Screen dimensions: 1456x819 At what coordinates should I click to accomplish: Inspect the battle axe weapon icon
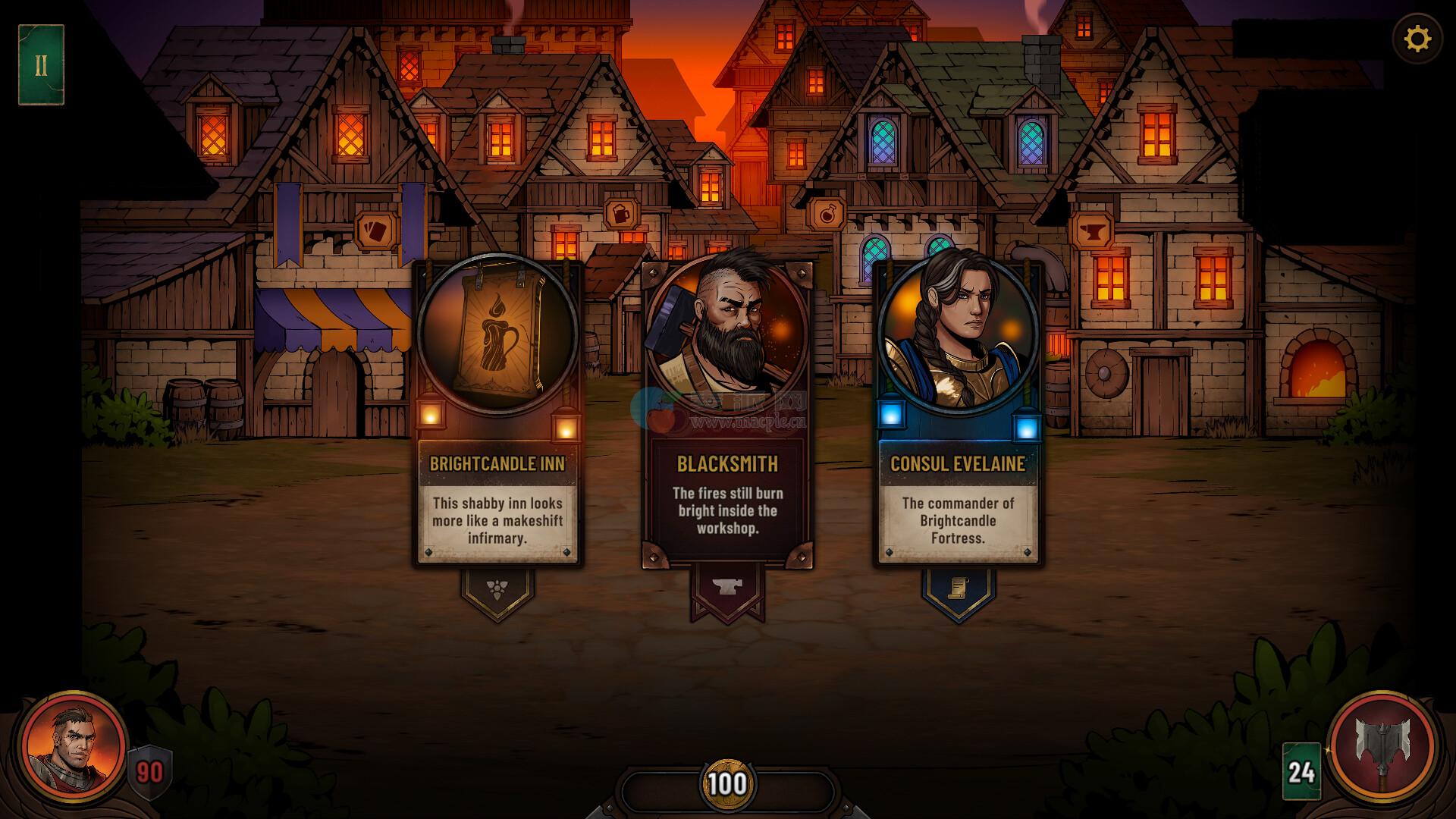(1382, 745)
